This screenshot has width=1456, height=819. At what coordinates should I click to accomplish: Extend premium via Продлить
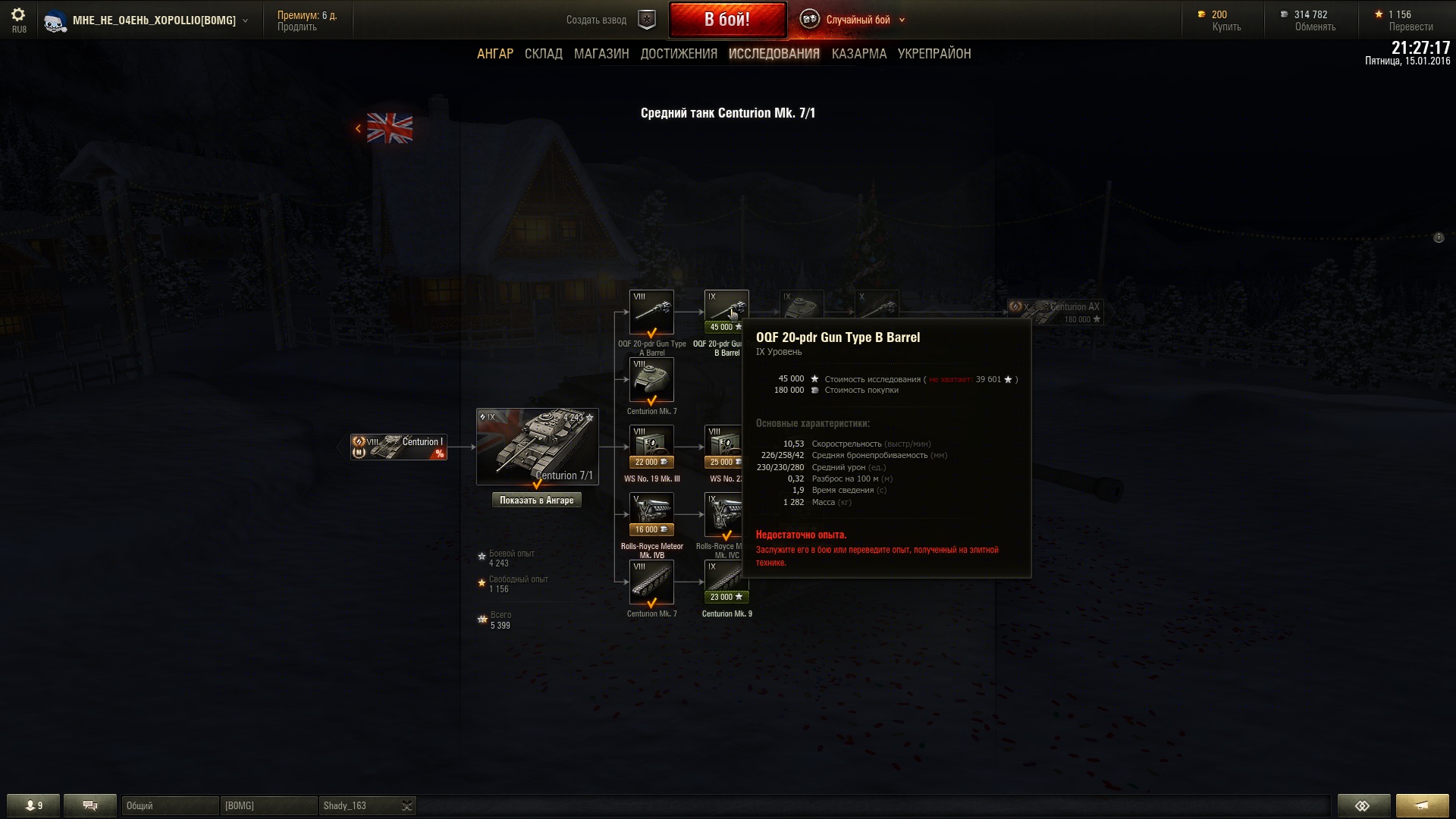(x=297, y=27)
